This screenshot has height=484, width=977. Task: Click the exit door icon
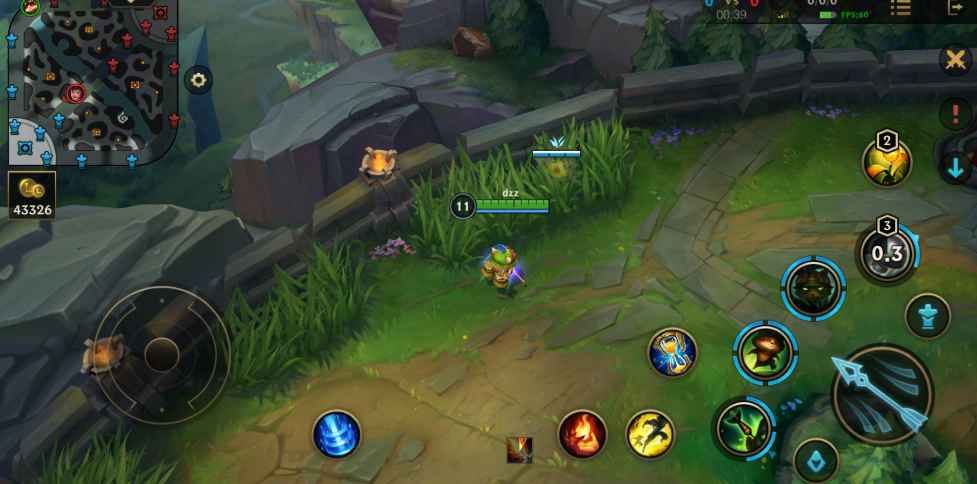click(955, 7)
